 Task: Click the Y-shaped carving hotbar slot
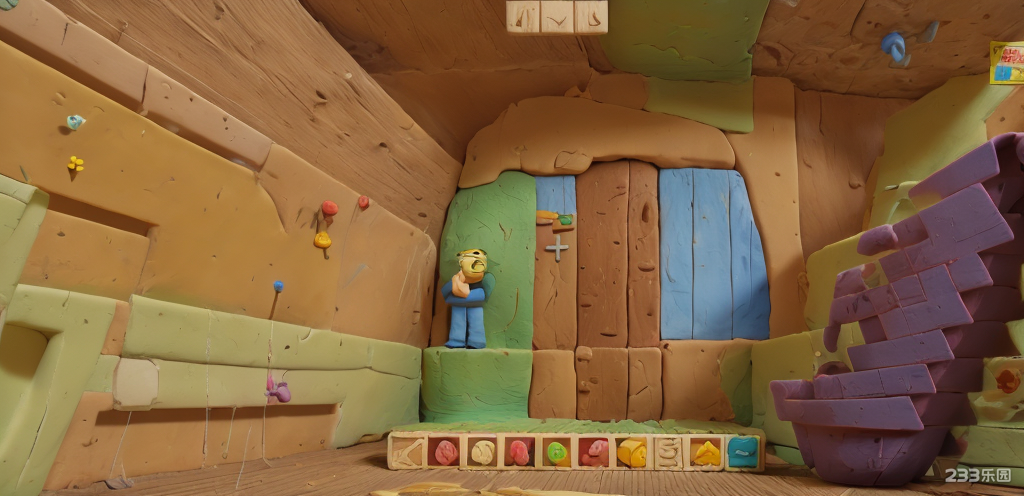tap(408, 453)
